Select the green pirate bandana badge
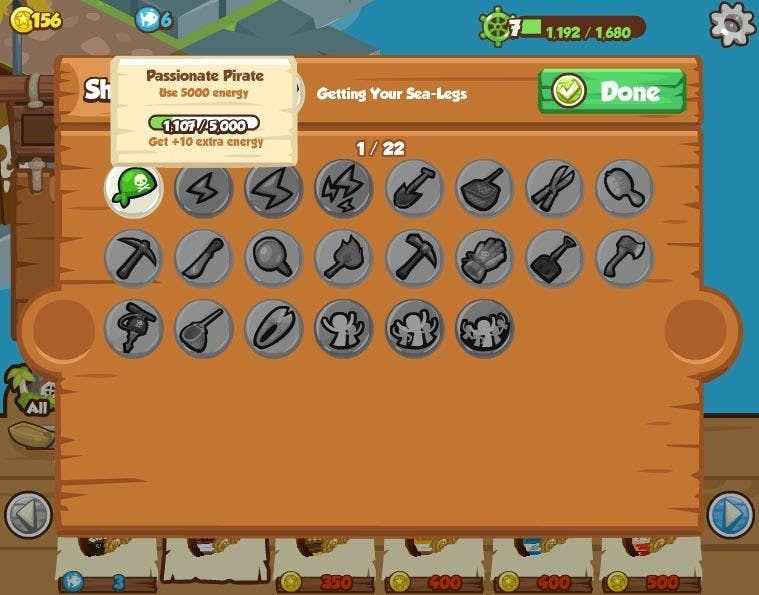 [134, 189]
